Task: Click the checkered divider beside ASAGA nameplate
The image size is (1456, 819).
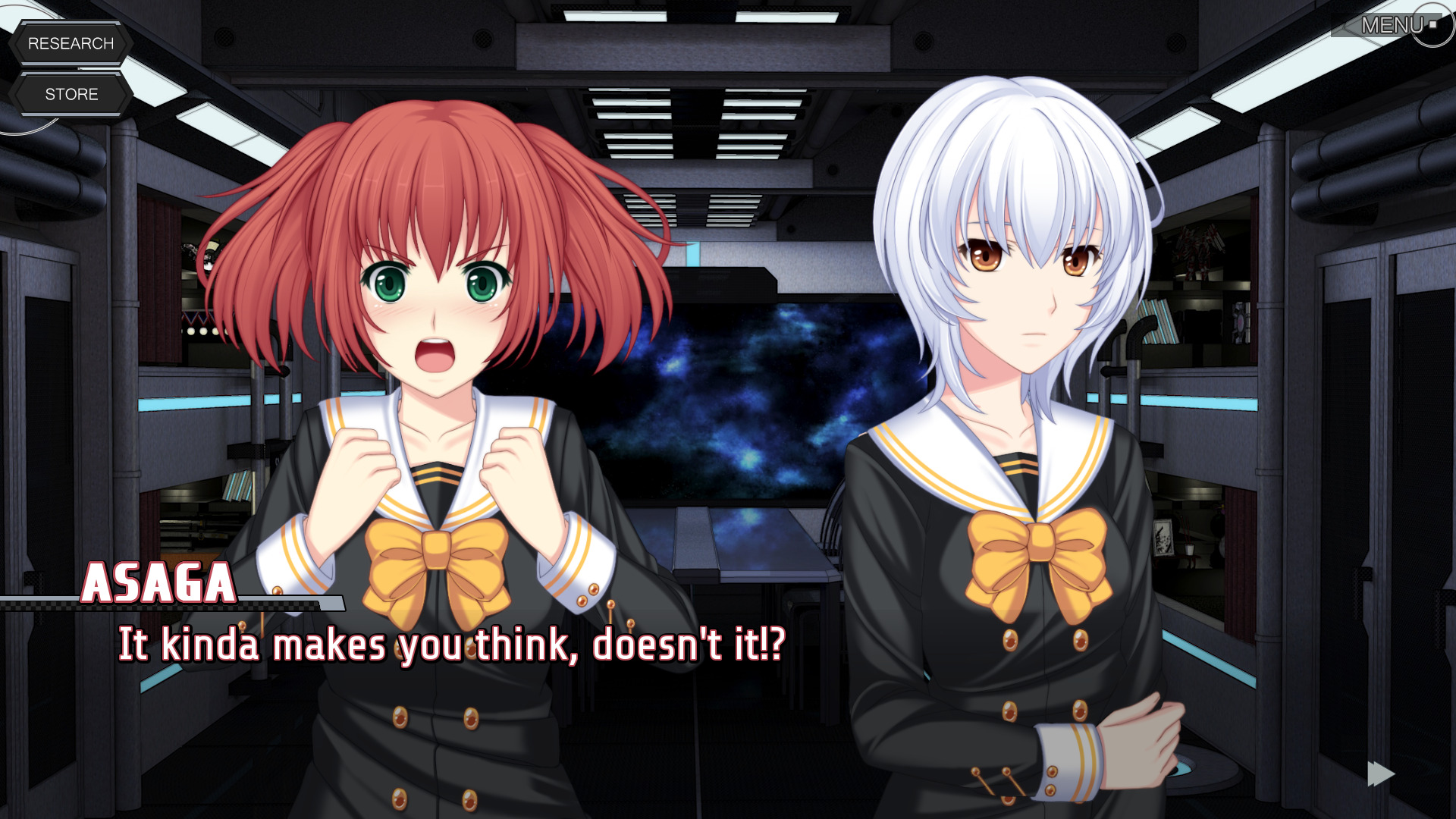Action: (38, 607)
